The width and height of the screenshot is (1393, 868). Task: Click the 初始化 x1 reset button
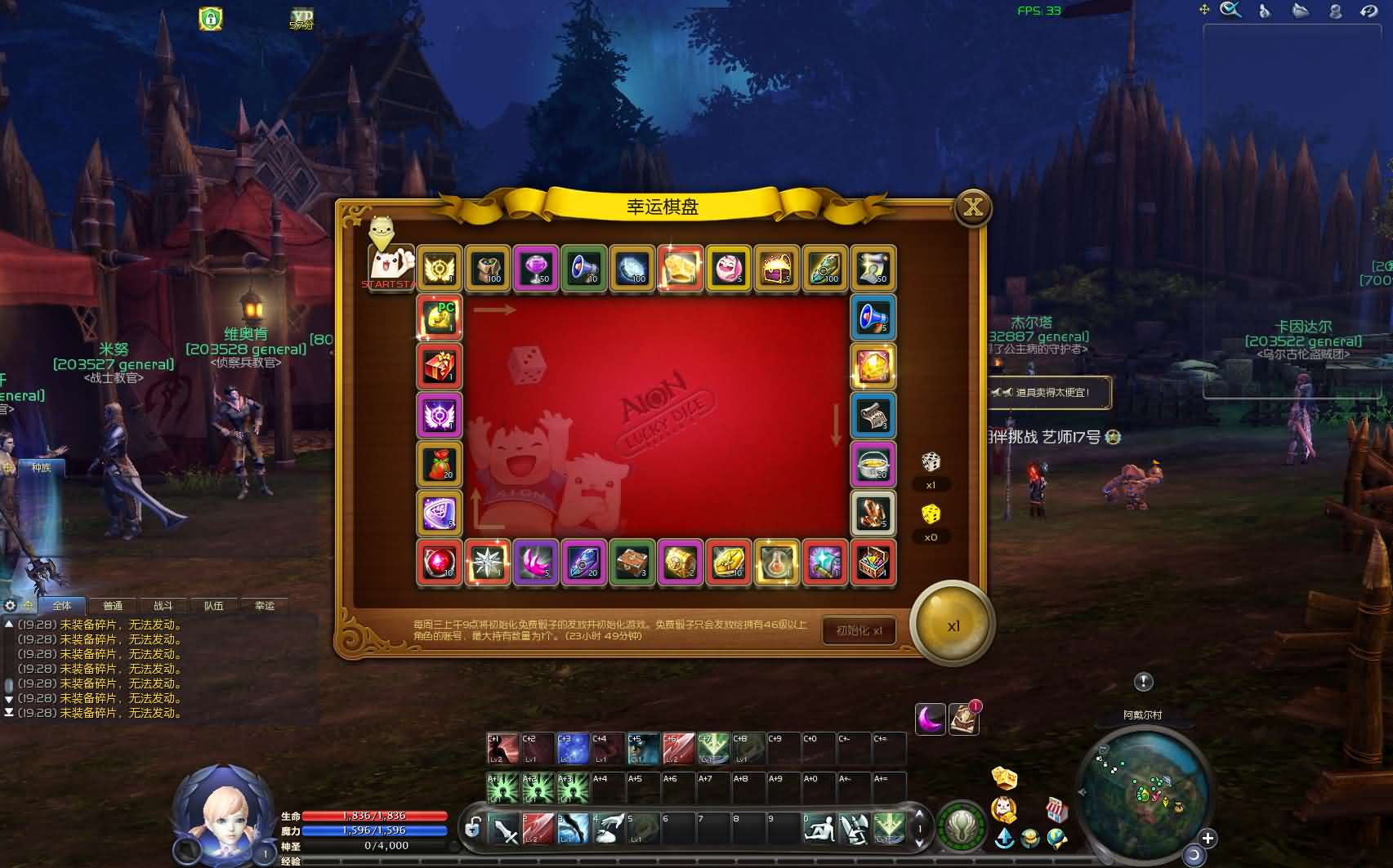[859, 630]
